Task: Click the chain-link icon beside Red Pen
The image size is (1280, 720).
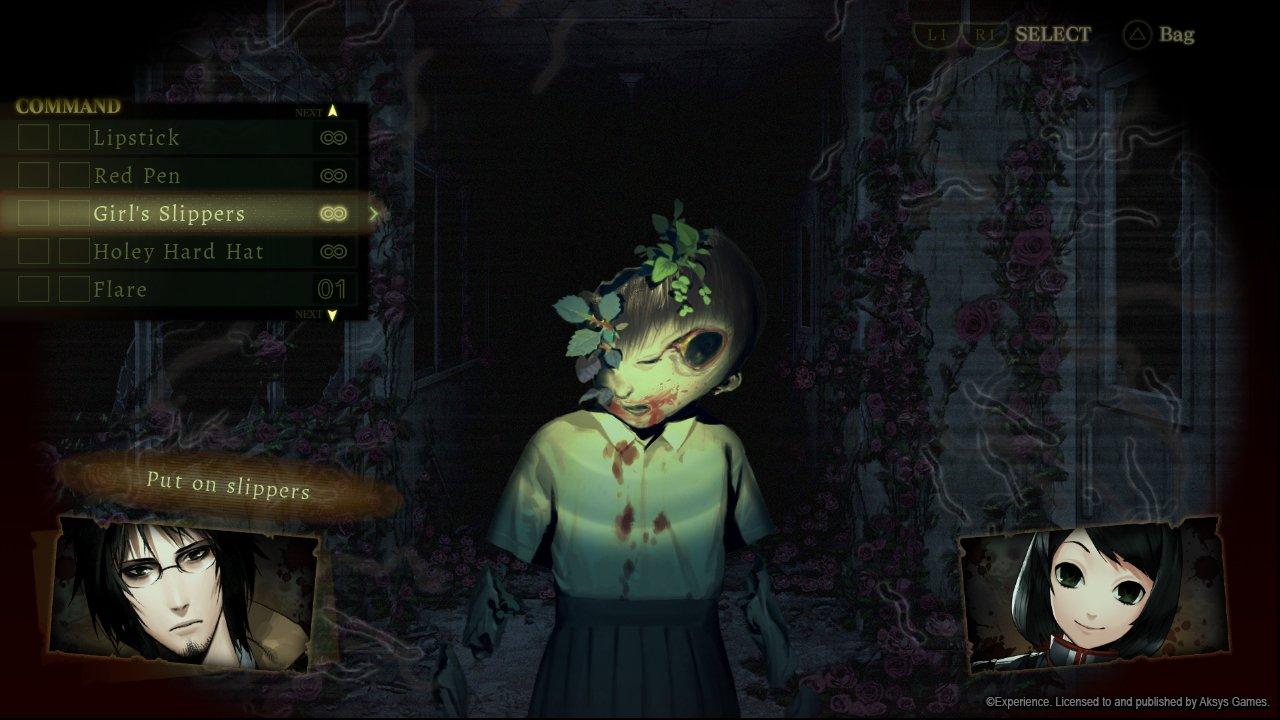Action: [334, 175]
